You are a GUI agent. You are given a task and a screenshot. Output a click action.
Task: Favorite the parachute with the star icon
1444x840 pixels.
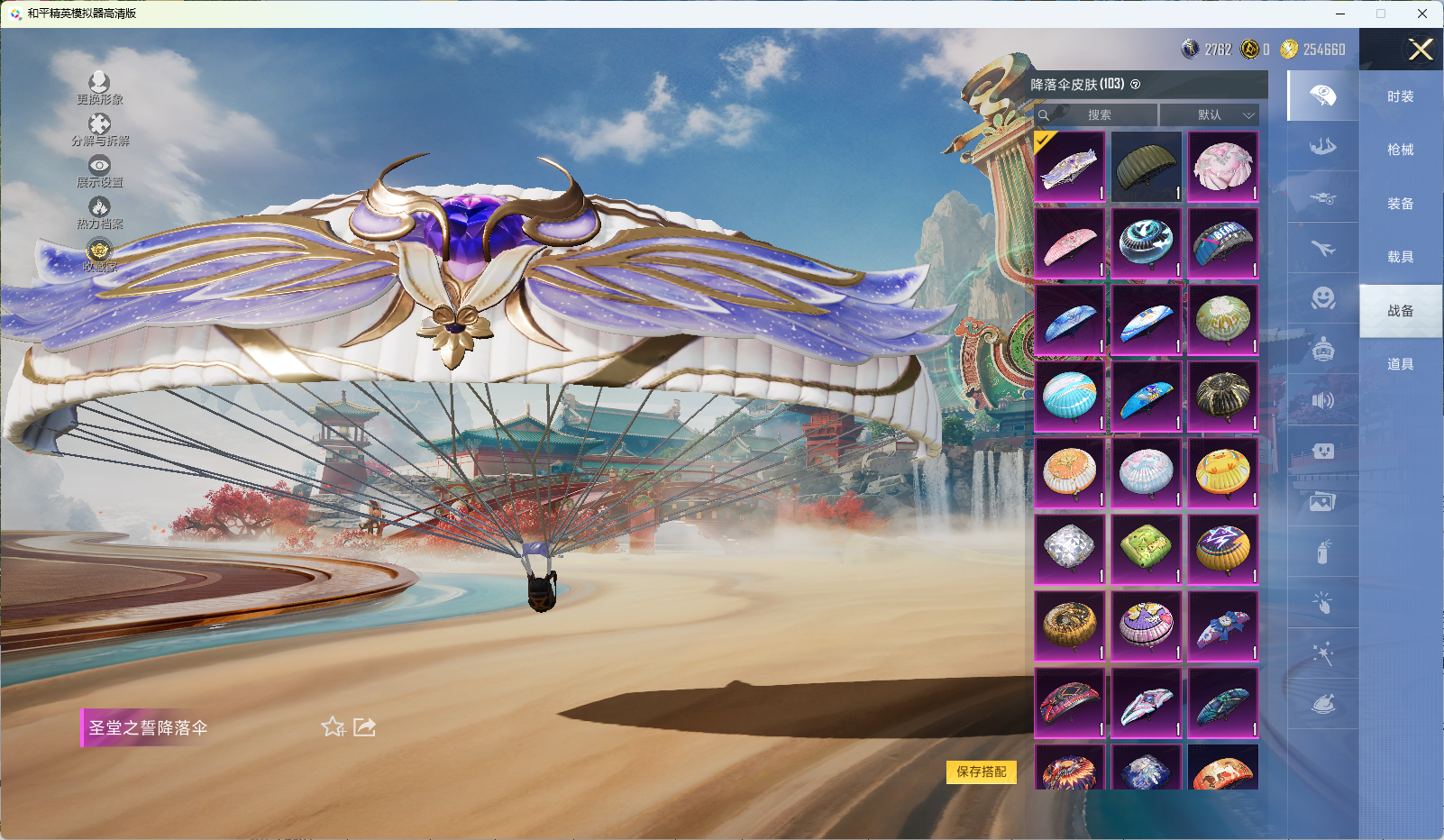pyautogui.click(x=333, y=726)
